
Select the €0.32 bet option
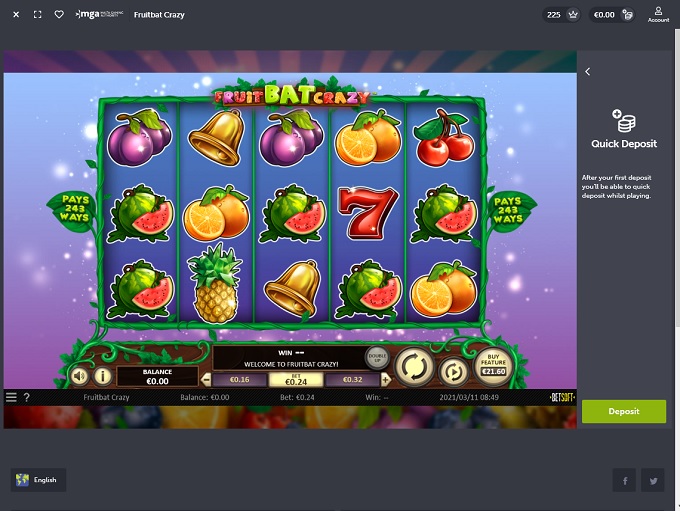click(x=352, y=380)
